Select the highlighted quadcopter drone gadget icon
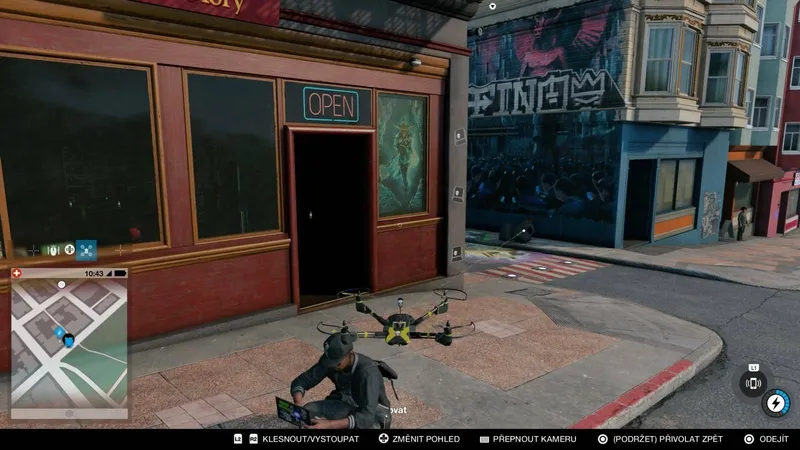Image resolution: width=800 pixels, height=450 pixels. (87, 250)
